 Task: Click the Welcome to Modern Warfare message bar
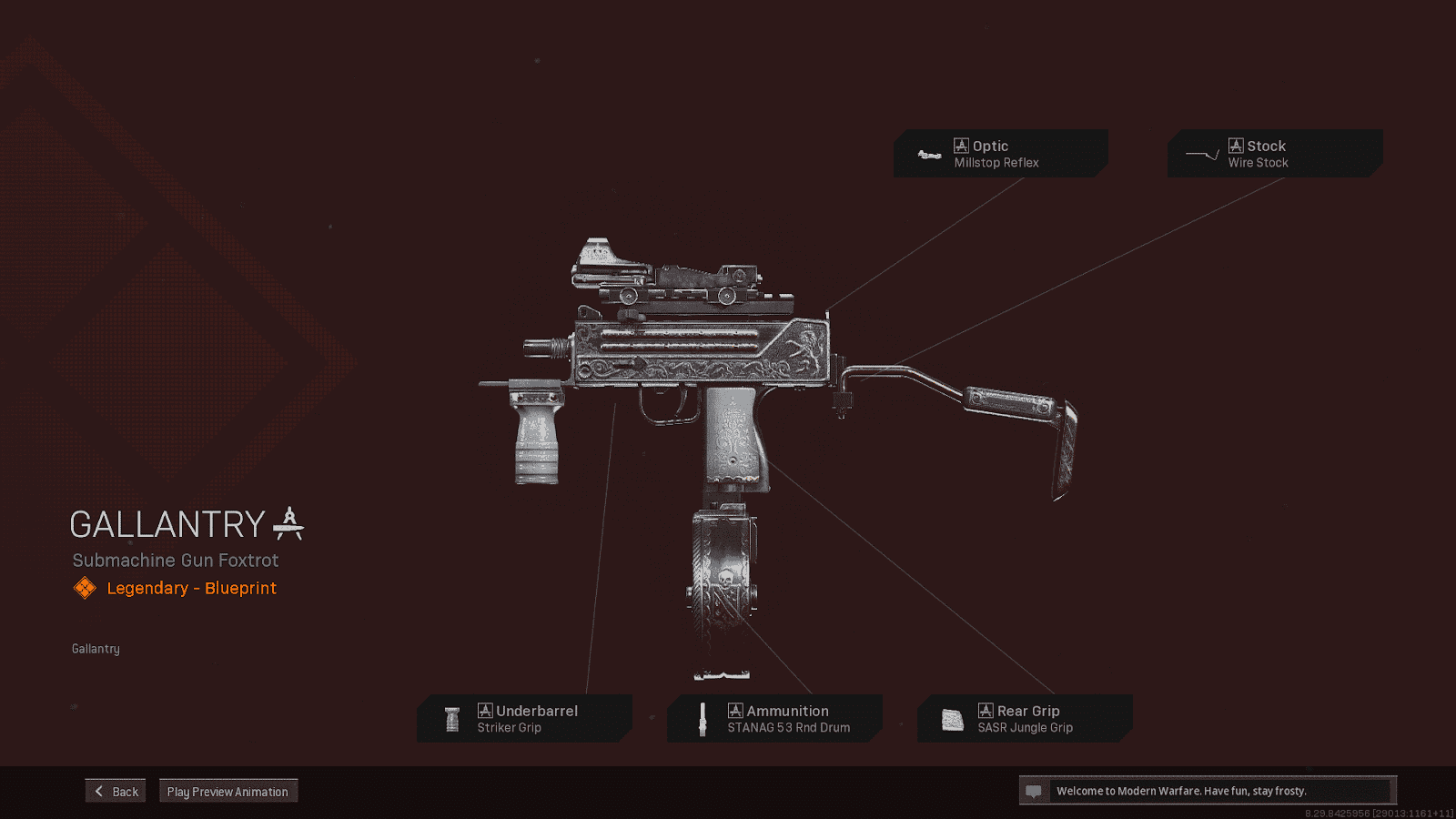(x=1210, y=790)
